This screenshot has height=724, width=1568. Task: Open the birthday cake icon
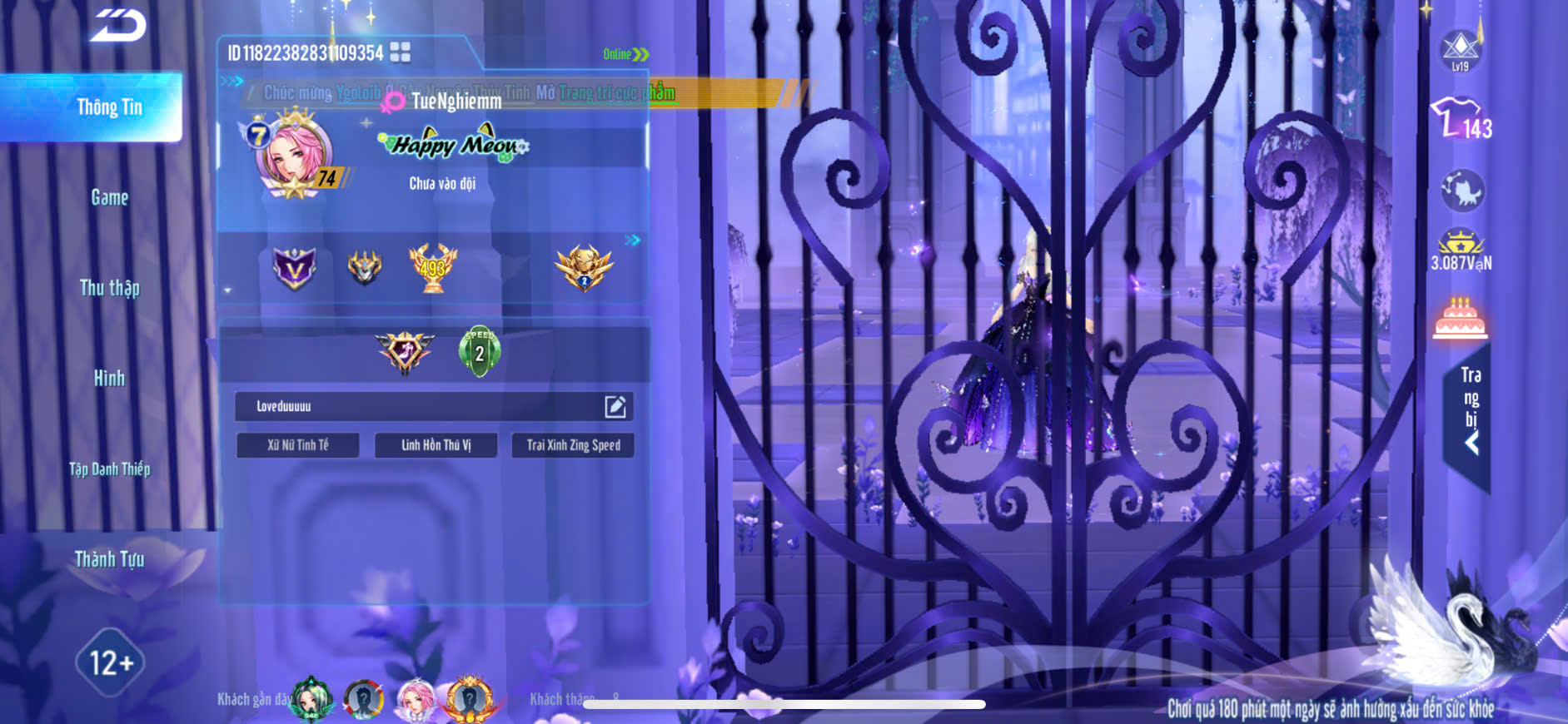click(x=1460, y=319)
